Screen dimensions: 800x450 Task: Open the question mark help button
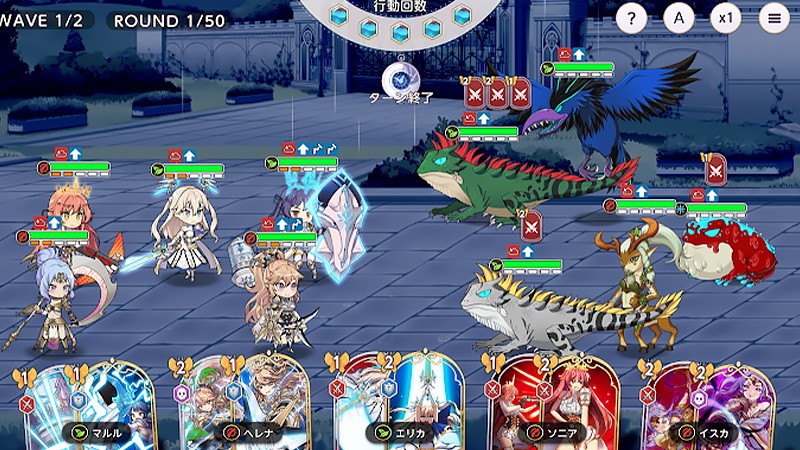[x=631, y=17]
